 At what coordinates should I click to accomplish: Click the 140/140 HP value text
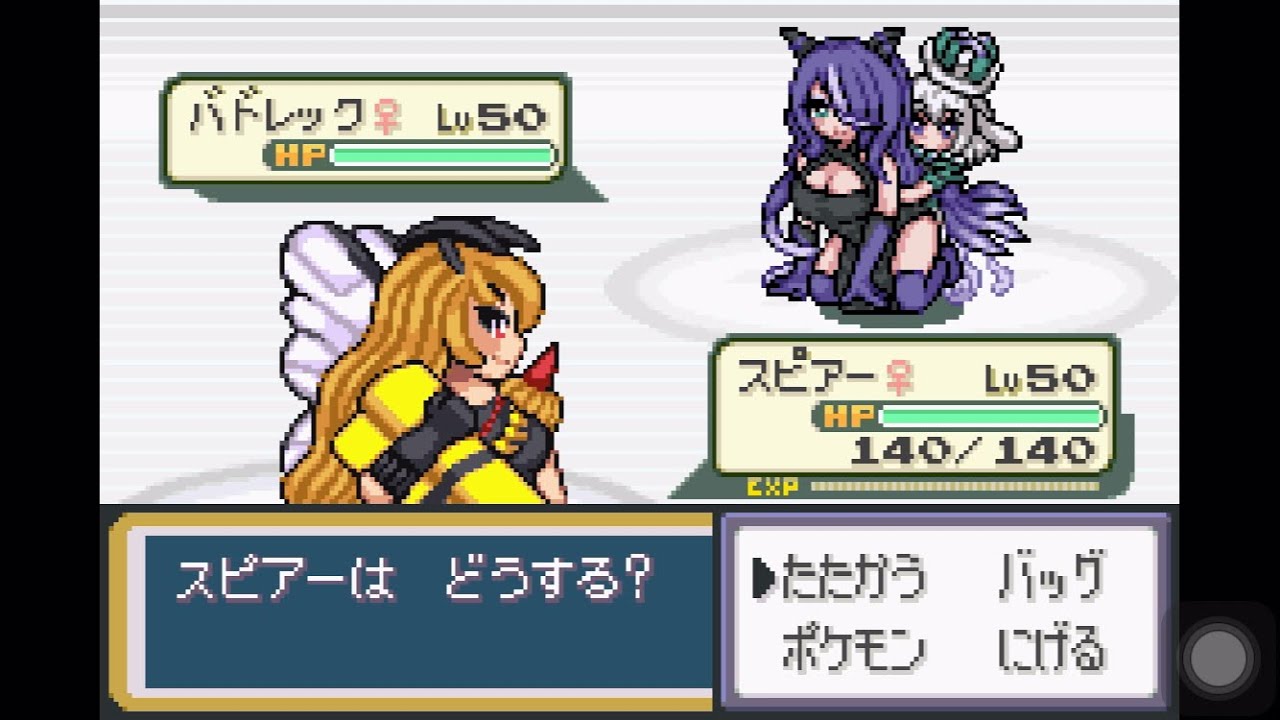(975, 450)
